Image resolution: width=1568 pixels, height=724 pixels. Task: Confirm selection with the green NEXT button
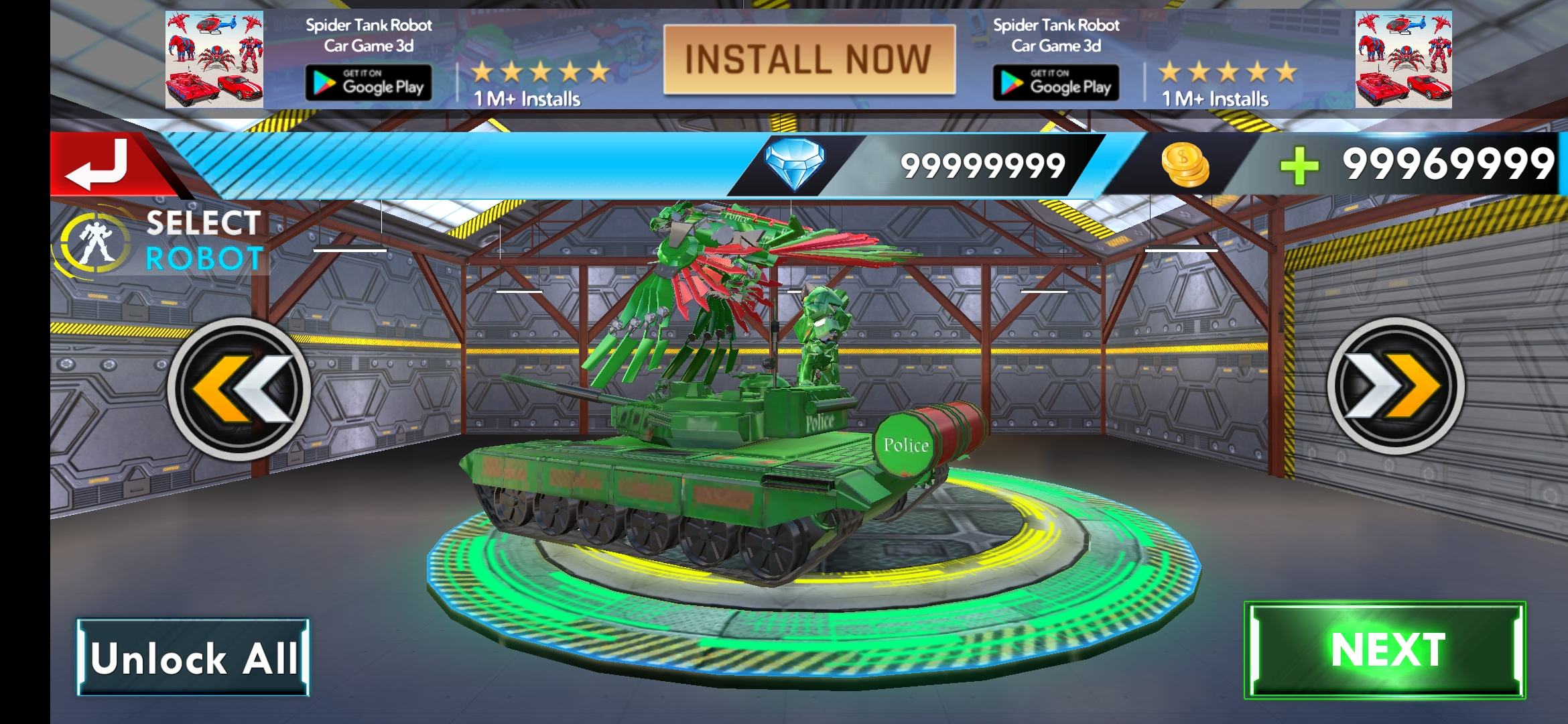point(1384,650)
